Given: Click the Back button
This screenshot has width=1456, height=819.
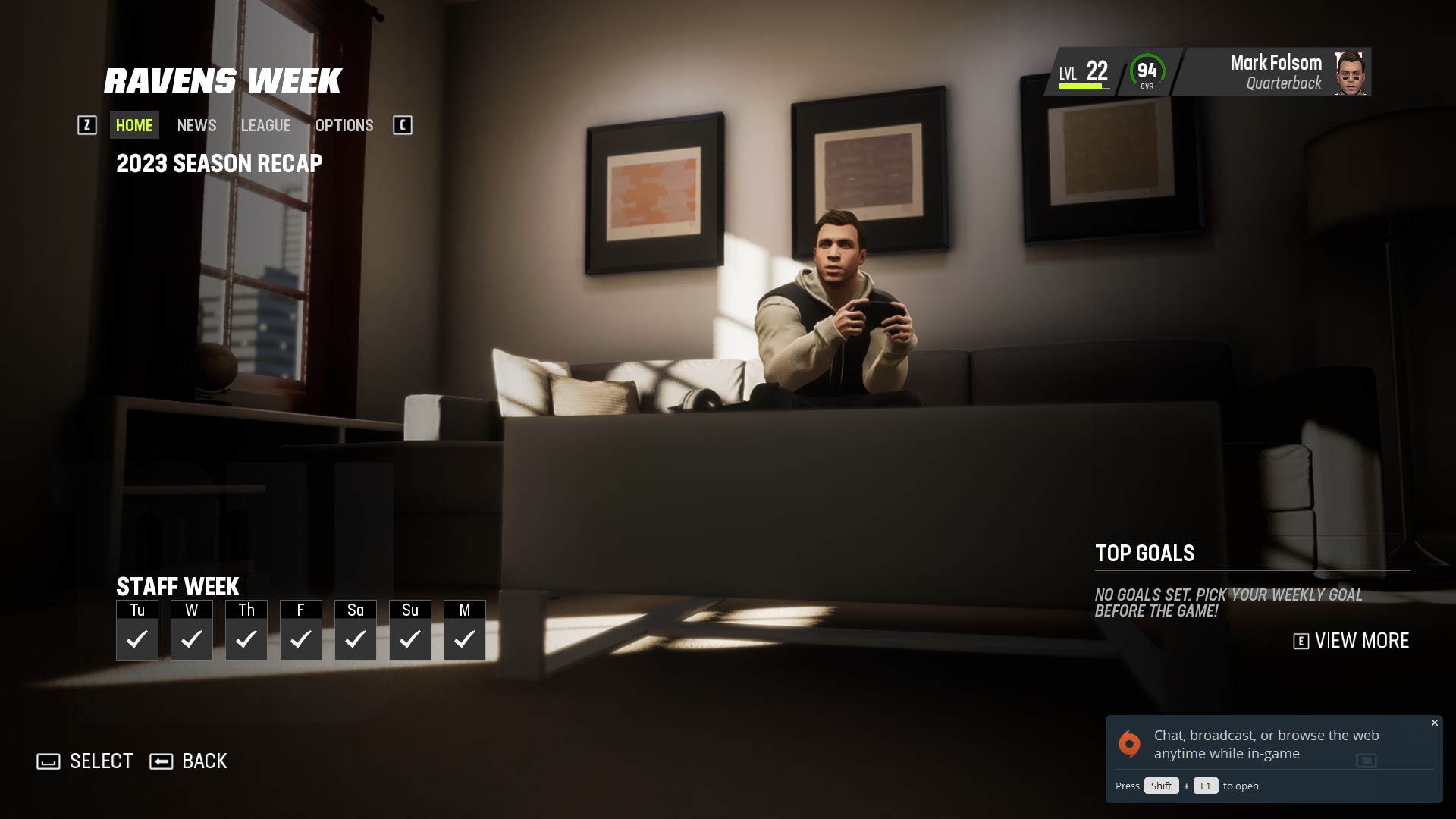Looking at the screenshot, I should click(189, 761).
